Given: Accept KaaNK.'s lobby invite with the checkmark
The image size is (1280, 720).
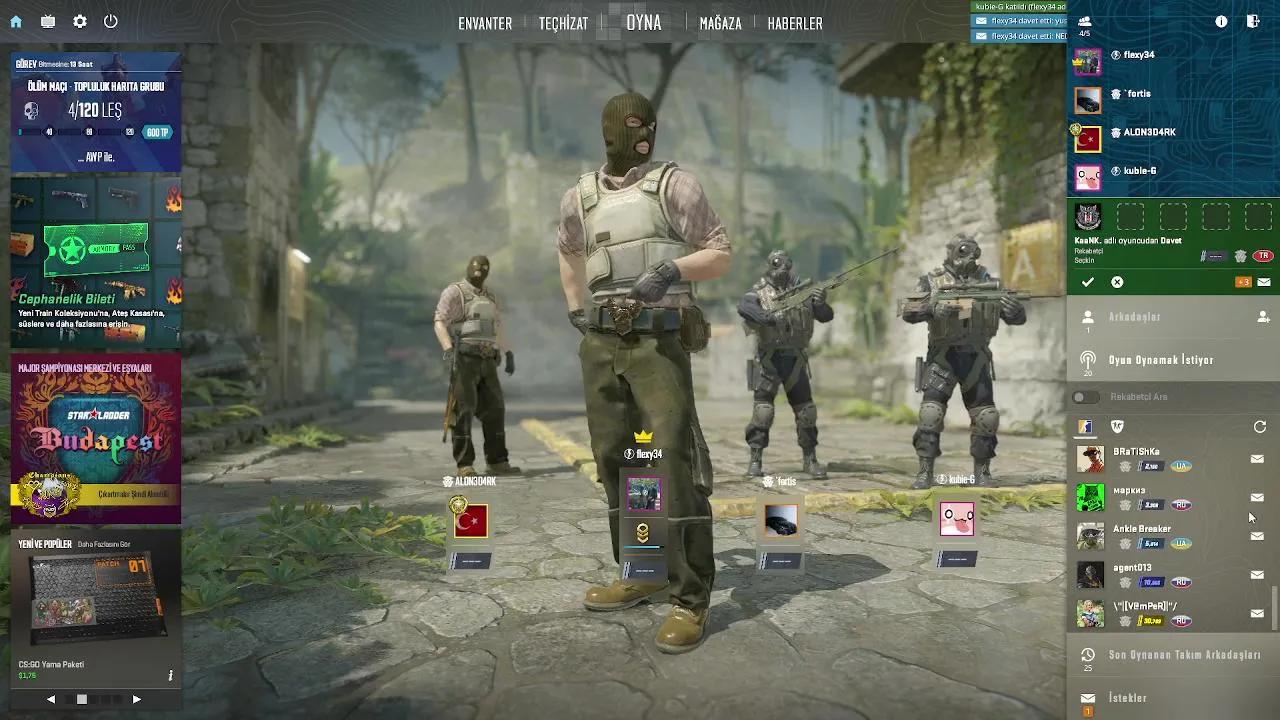Looking at the screenshot, I should tap(1089, 282).
